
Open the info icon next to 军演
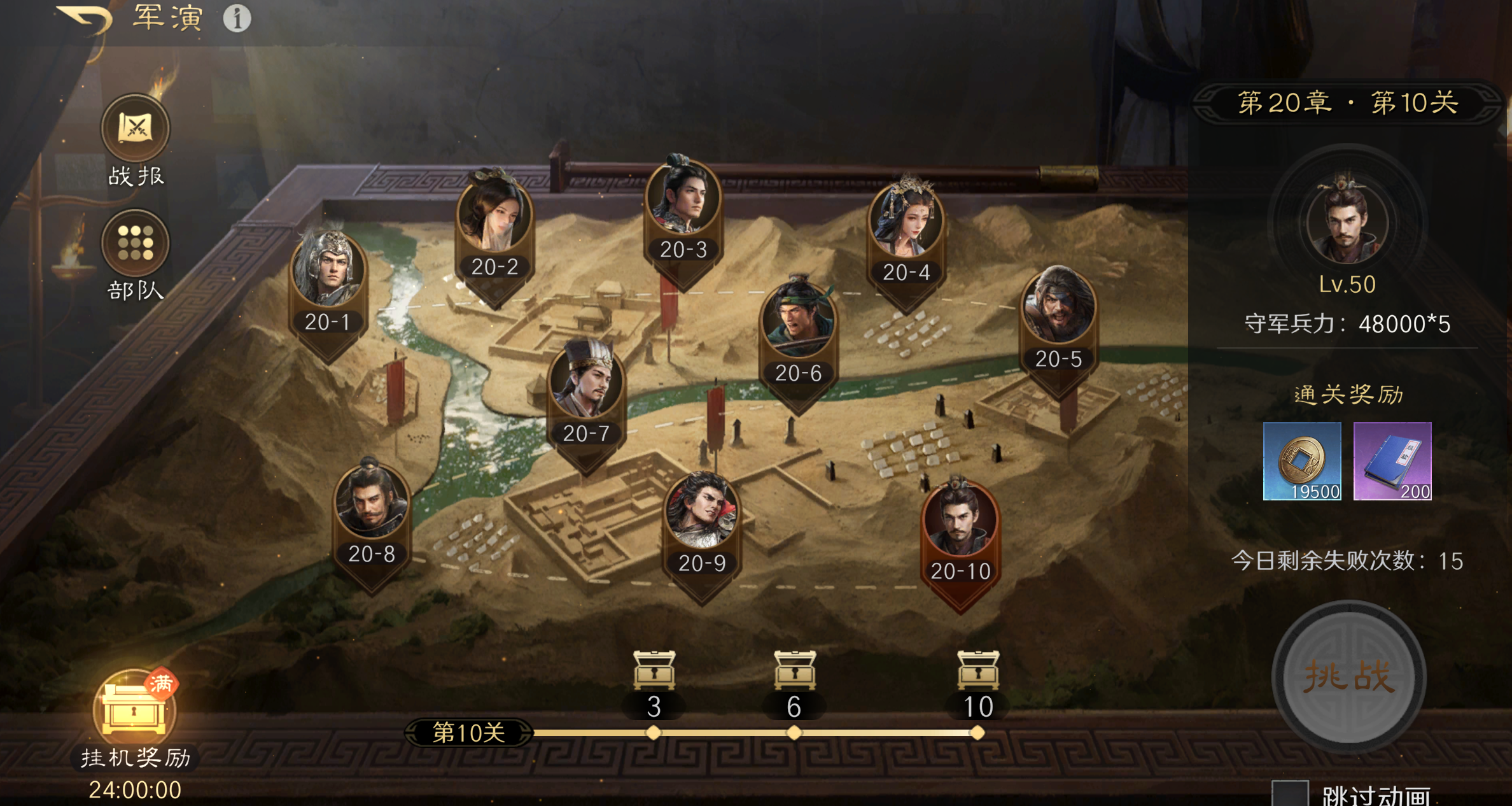click(237, 18)
